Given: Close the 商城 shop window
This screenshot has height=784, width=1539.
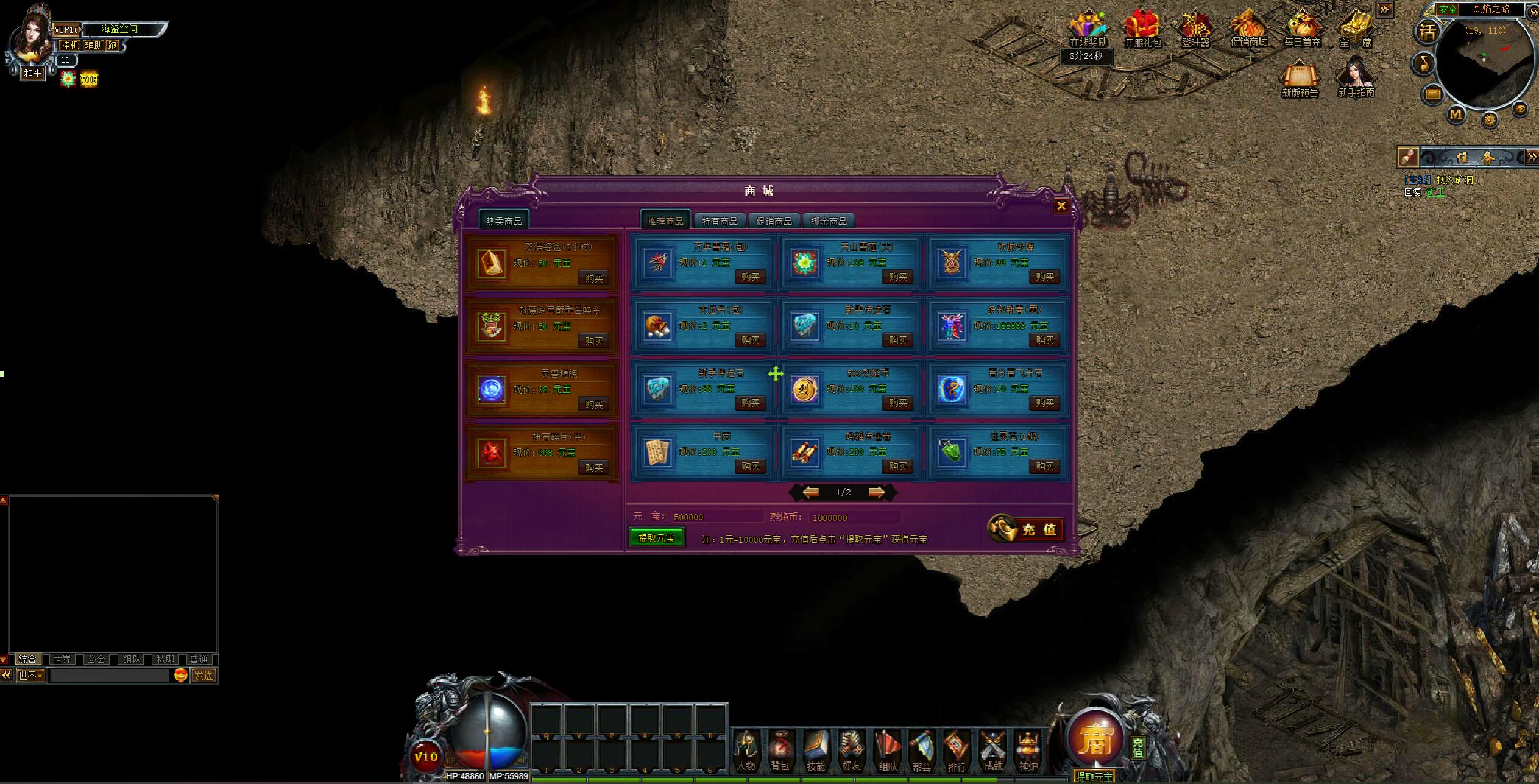Looking at the screenshot, I should [x=1061, y=206].
